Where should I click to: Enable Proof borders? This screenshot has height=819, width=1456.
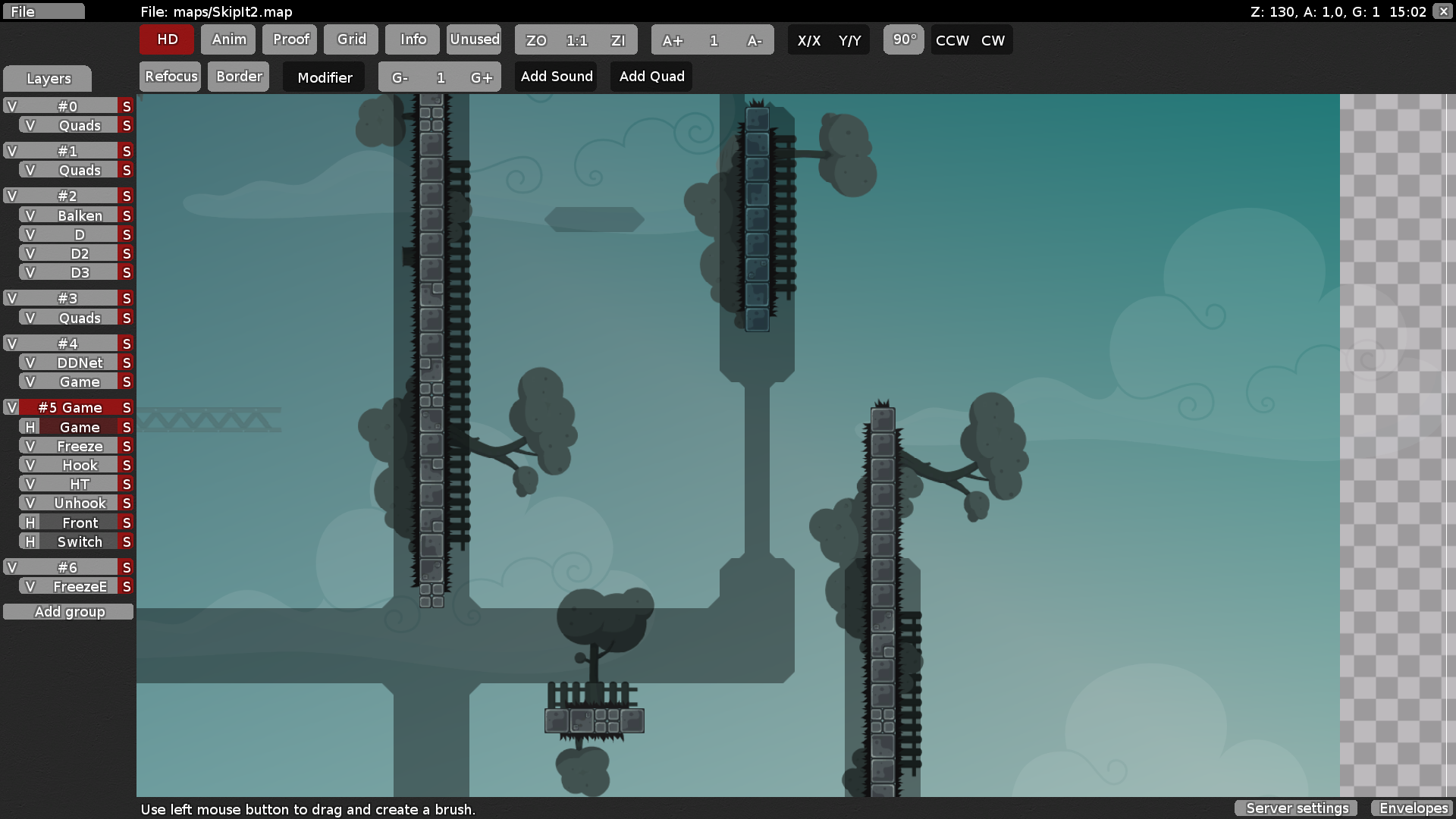point(290,39)
